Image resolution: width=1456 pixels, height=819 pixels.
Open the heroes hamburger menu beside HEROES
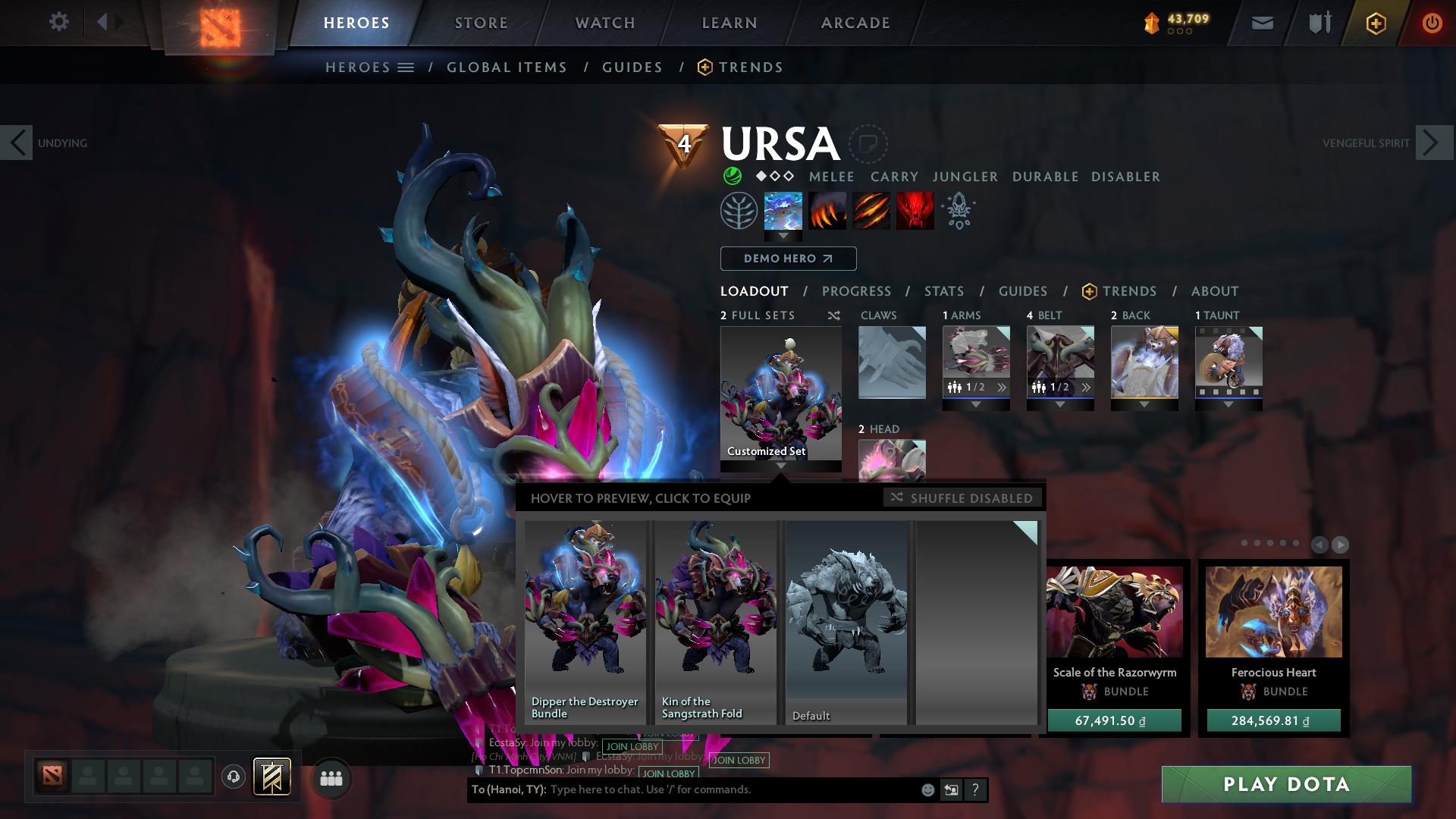[x=406, y=67]
